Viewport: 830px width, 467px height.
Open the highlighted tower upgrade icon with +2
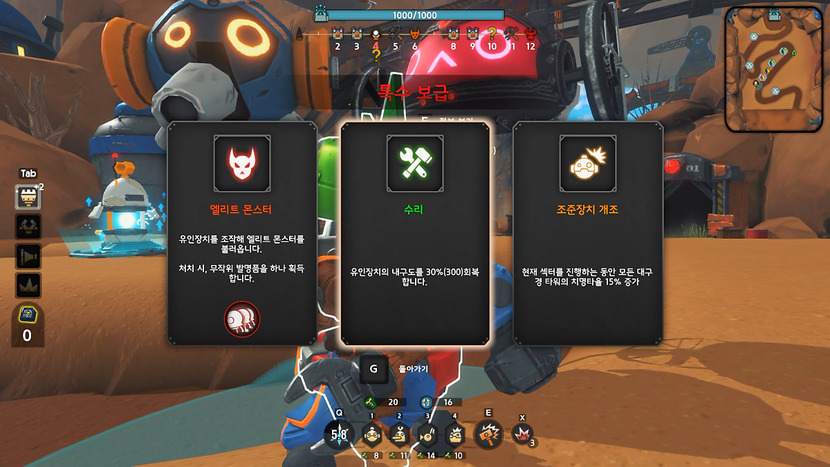(28, 197)
